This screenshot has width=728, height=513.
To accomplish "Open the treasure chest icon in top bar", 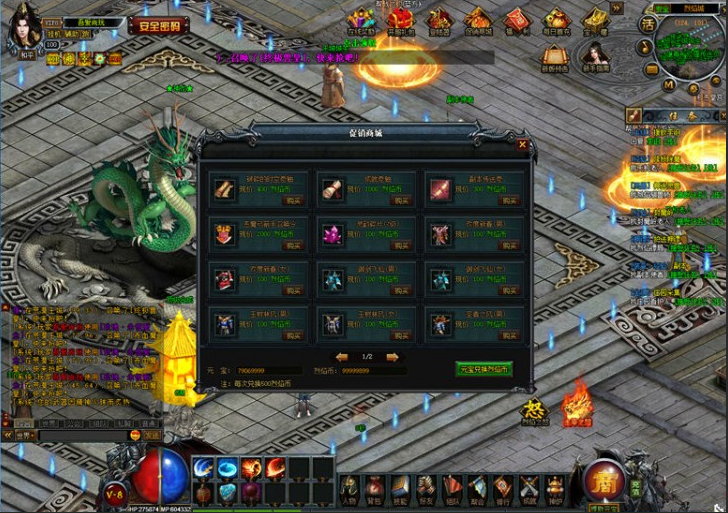I will click(x=596, y=20).
